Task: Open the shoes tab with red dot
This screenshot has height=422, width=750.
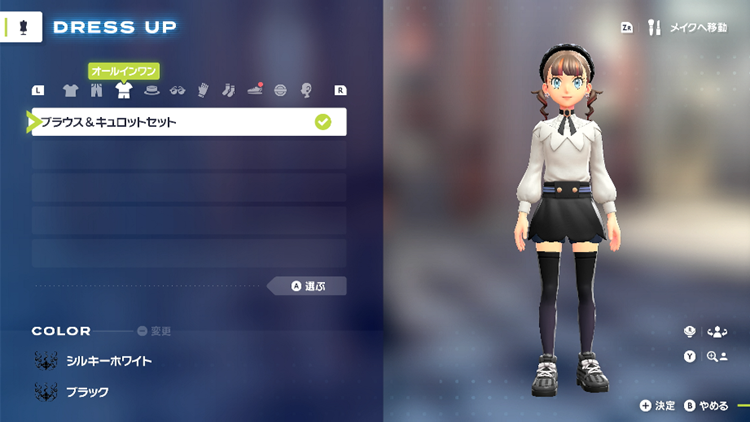Action: [254, 91]
